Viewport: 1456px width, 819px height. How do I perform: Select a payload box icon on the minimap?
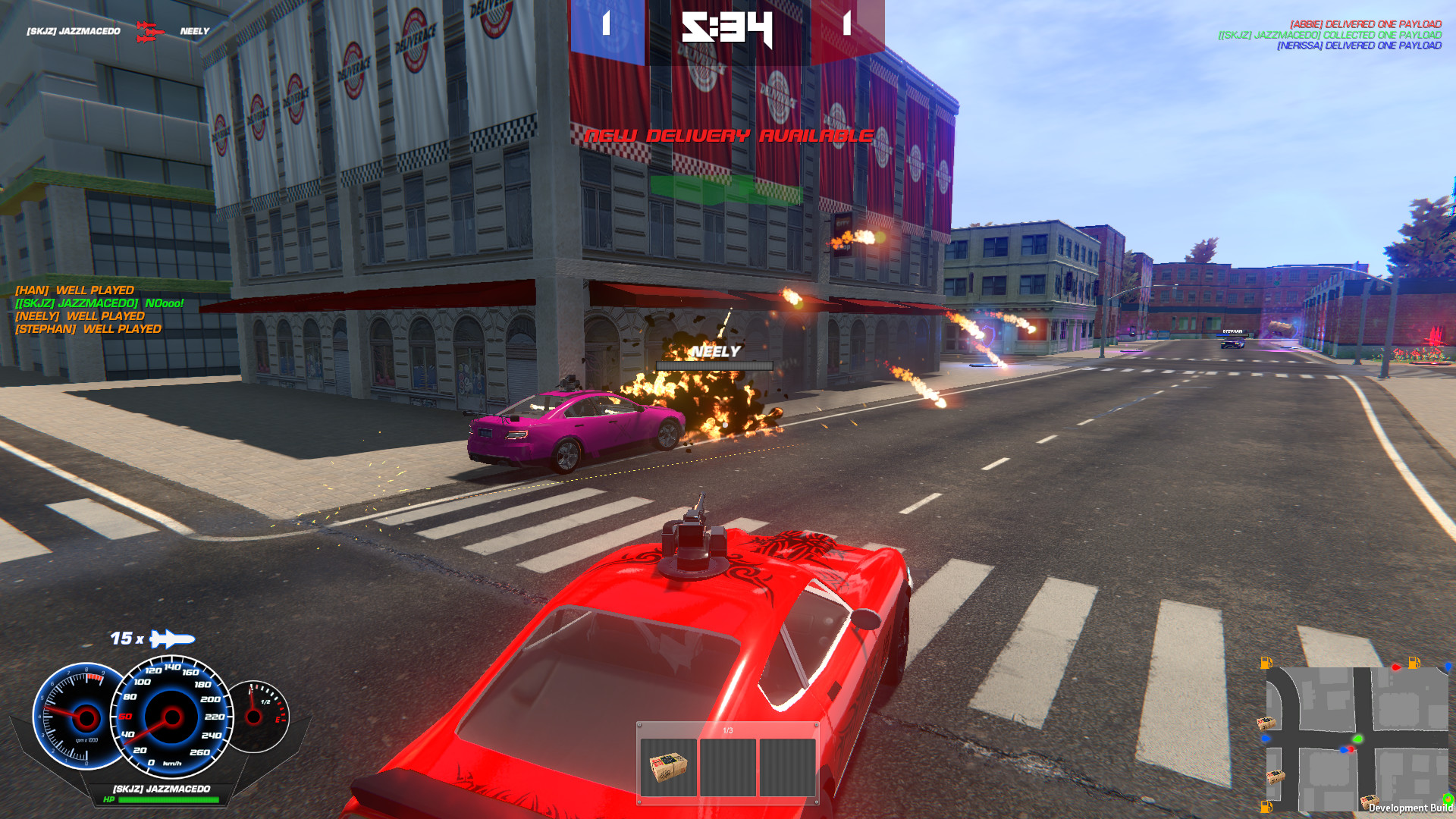(1266, 723)
